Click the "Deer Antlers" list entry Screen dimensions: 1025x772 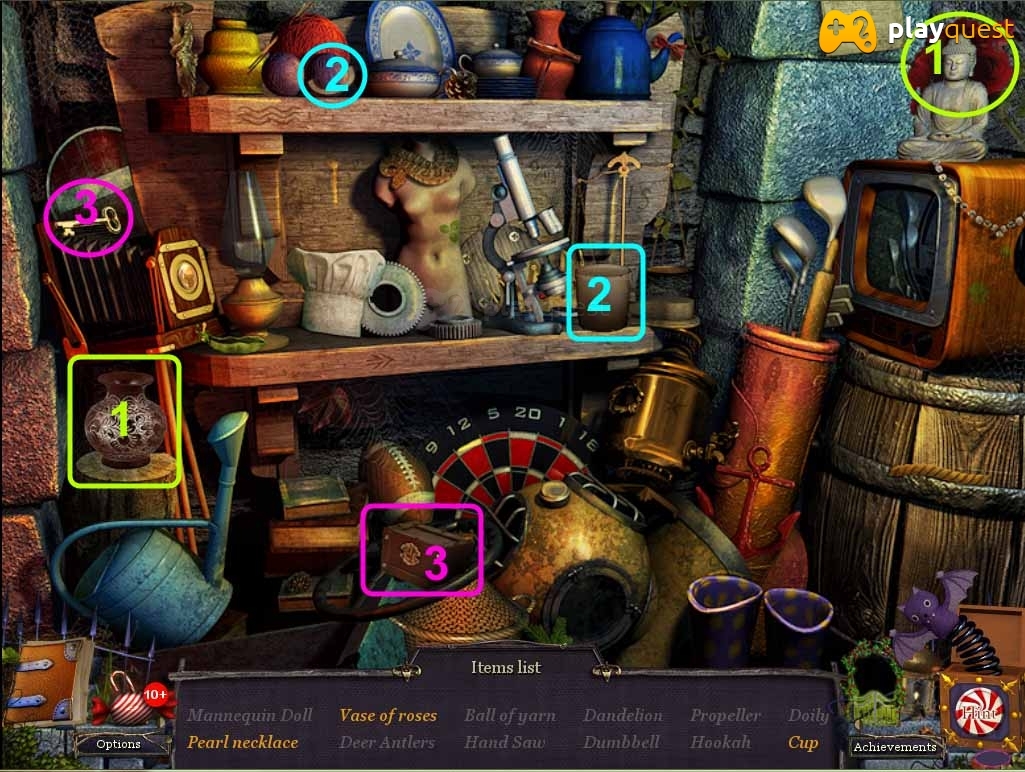click(x=387, y=742)
